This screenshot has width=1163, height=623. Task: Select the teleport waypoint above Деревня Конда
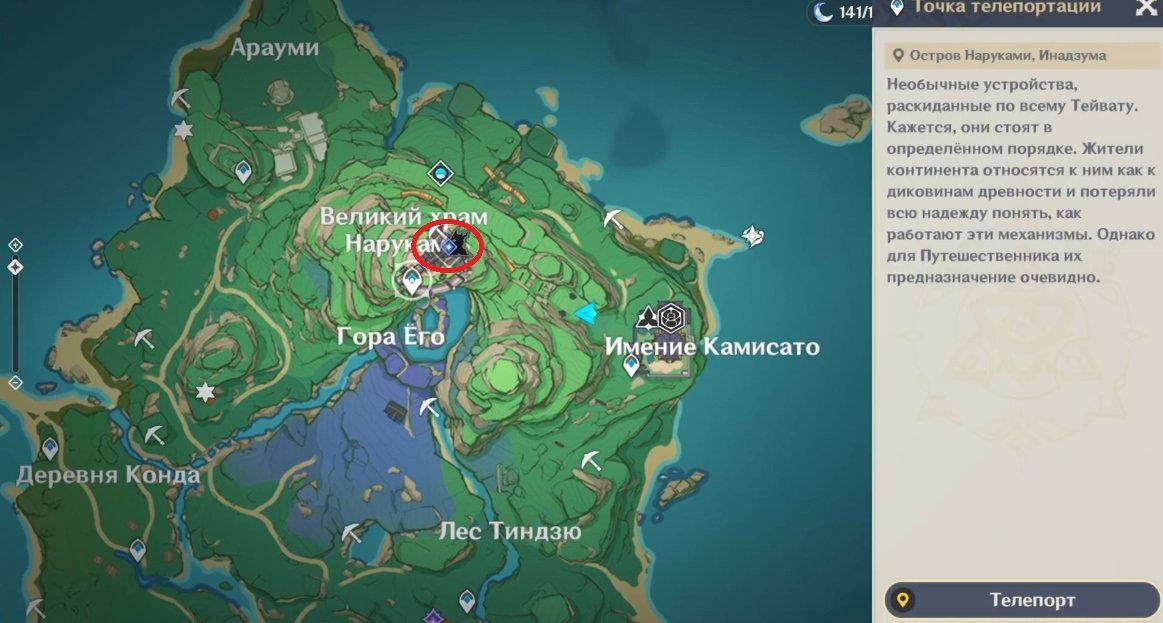click(49, 448)
